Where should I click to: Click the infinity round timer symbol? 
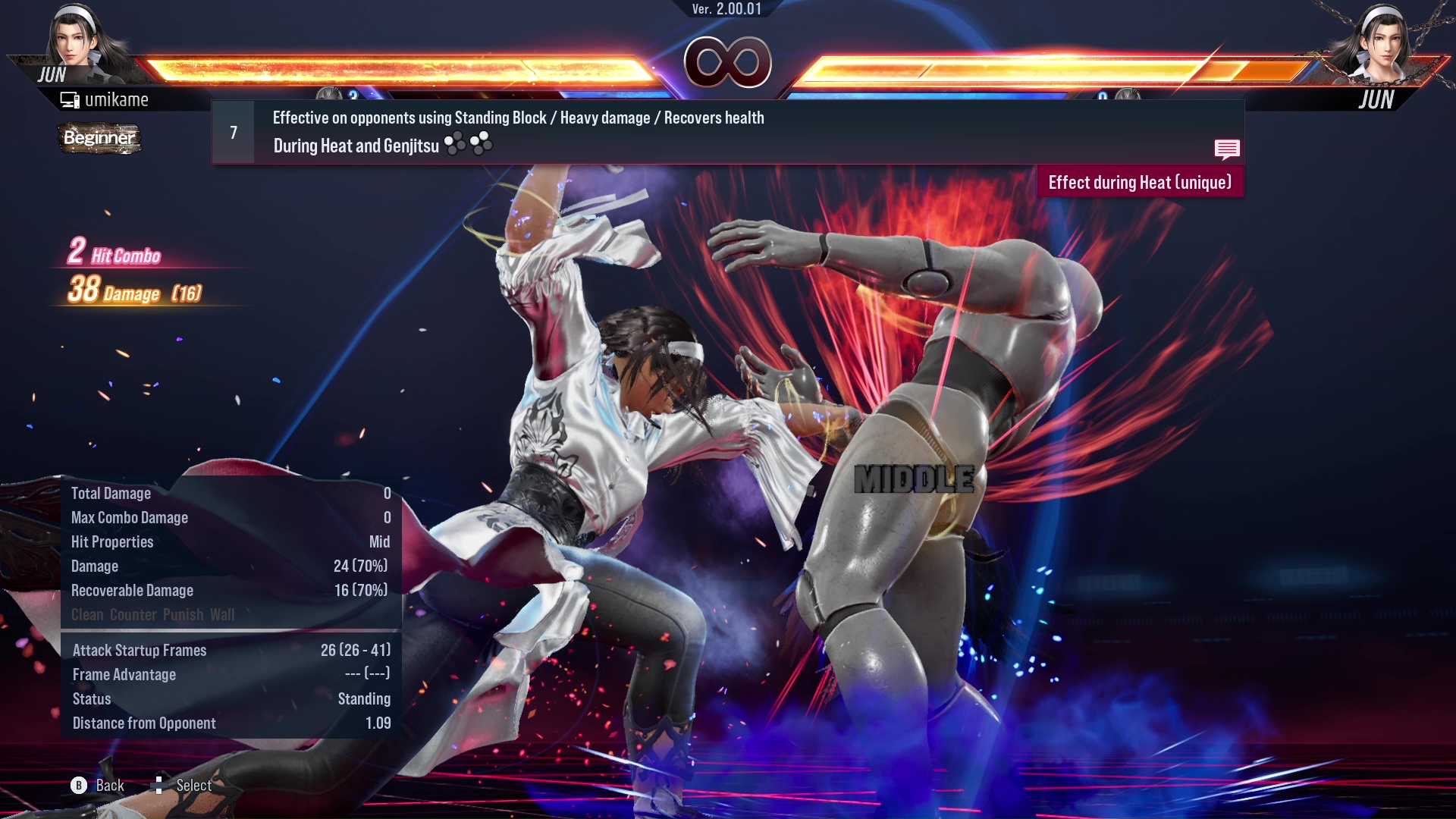(x=728, y=62)
